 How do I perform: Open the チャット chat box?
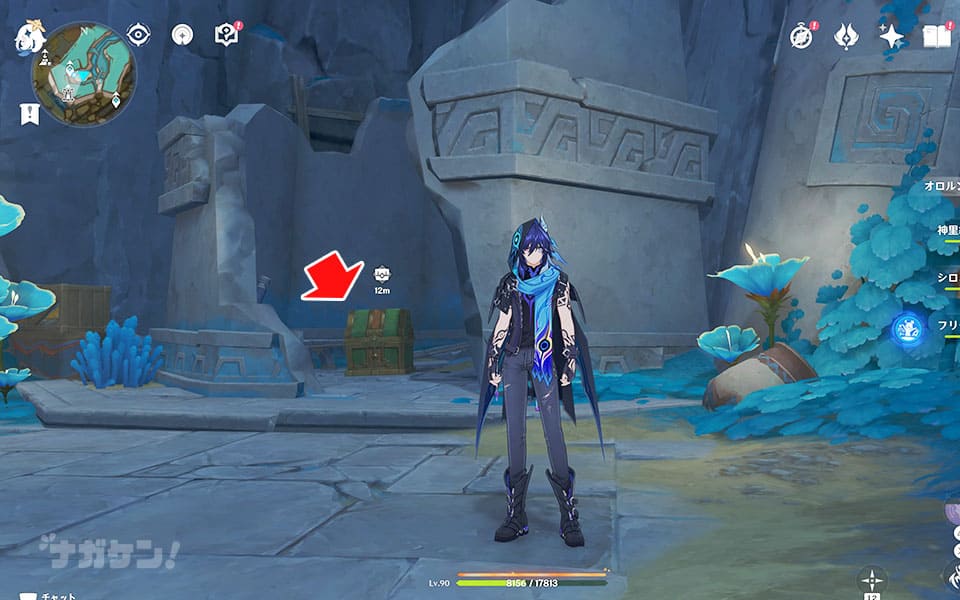coord(48,596)
